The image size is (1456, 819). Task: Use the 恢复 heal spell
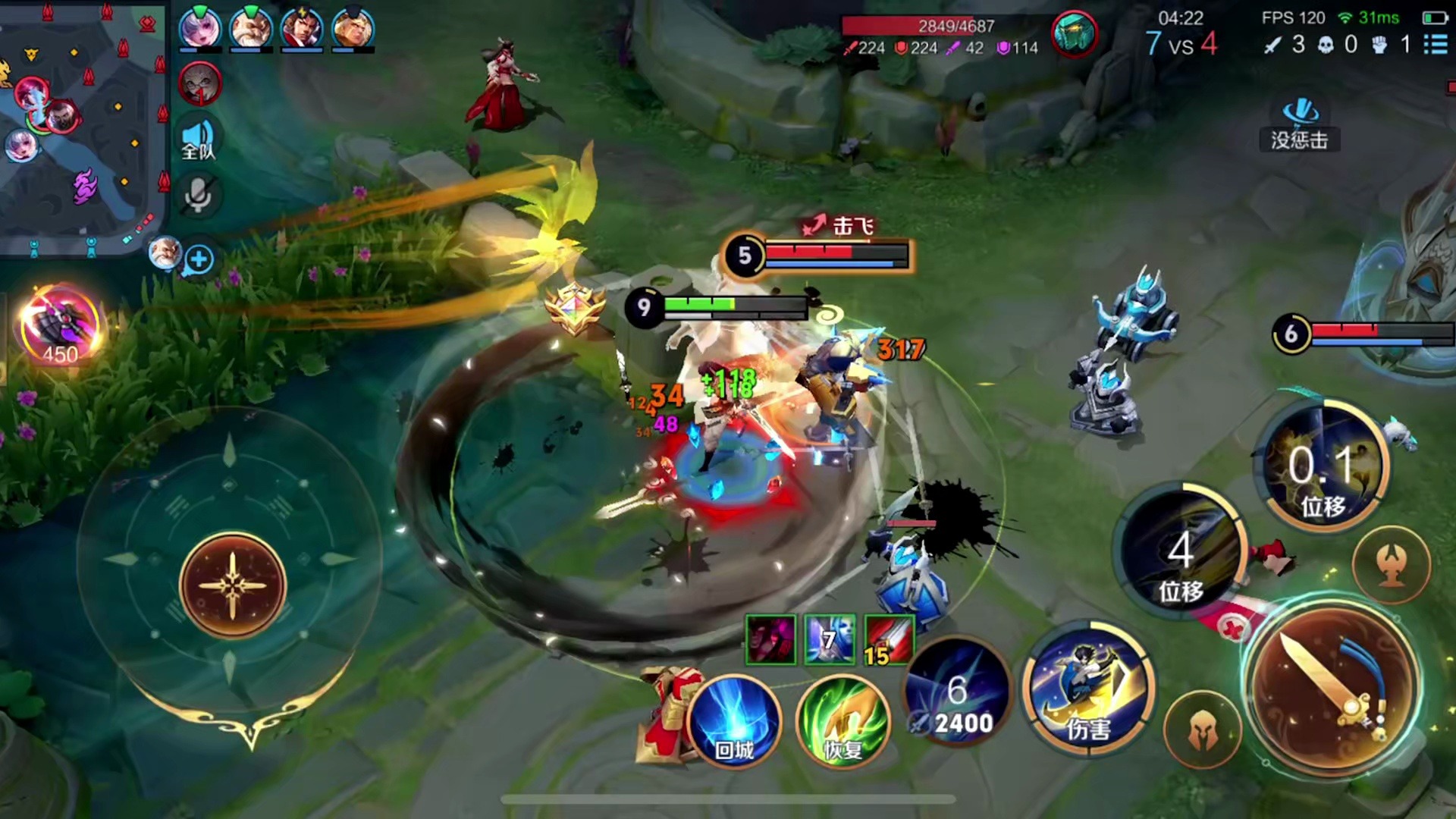point(843,721)
